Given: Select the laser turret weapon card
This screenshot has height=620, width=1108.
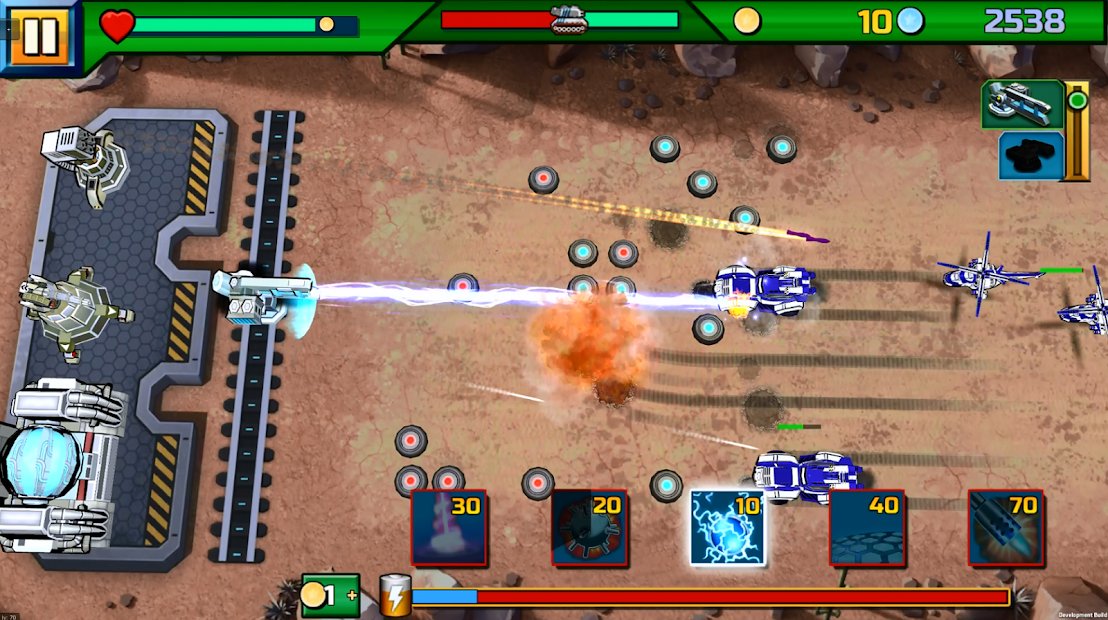Looking at the screenshot, I should pyautogui.click(x=1021, y=104).
